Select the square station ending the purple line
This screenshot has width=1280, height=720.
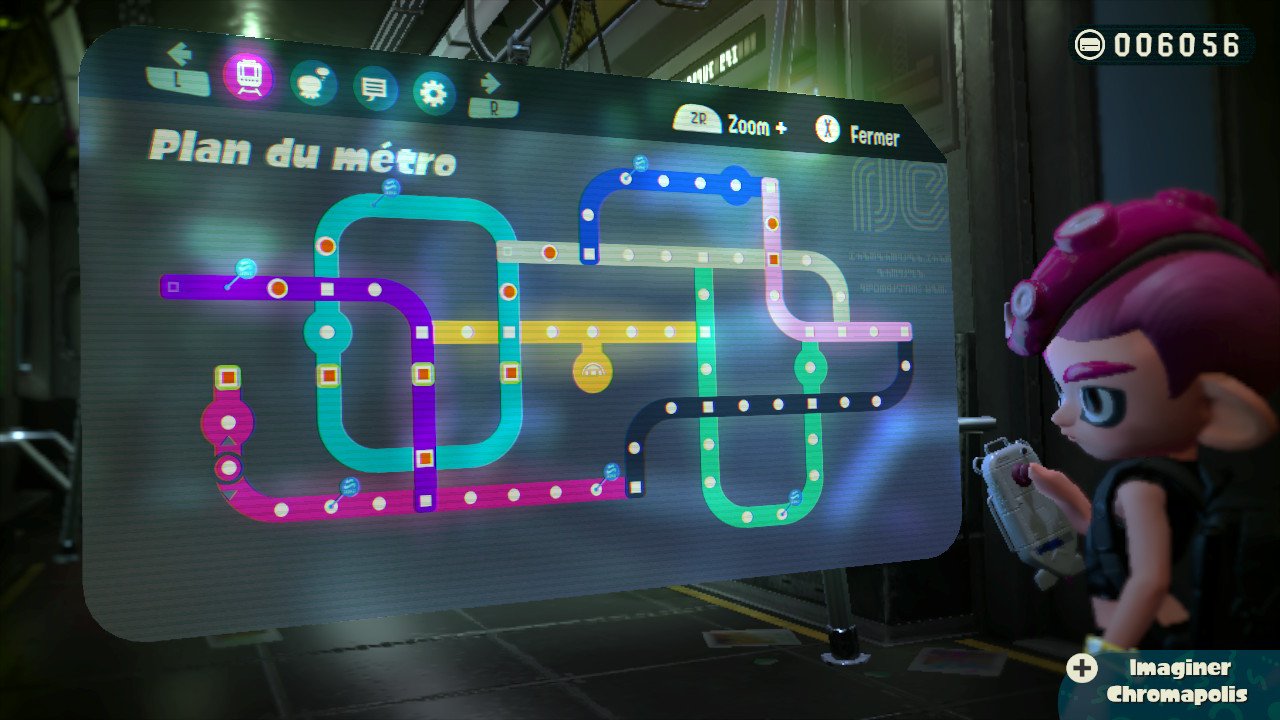(x=173, y=287)
